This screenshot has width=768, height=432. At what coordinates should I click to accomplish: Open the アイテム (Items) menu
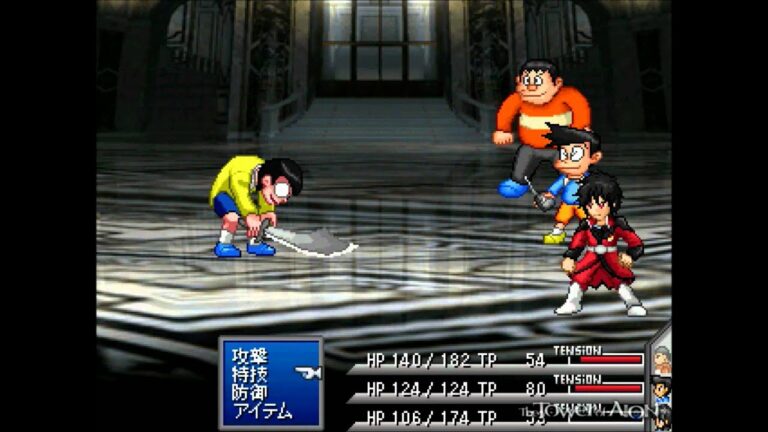pos(262,411)
